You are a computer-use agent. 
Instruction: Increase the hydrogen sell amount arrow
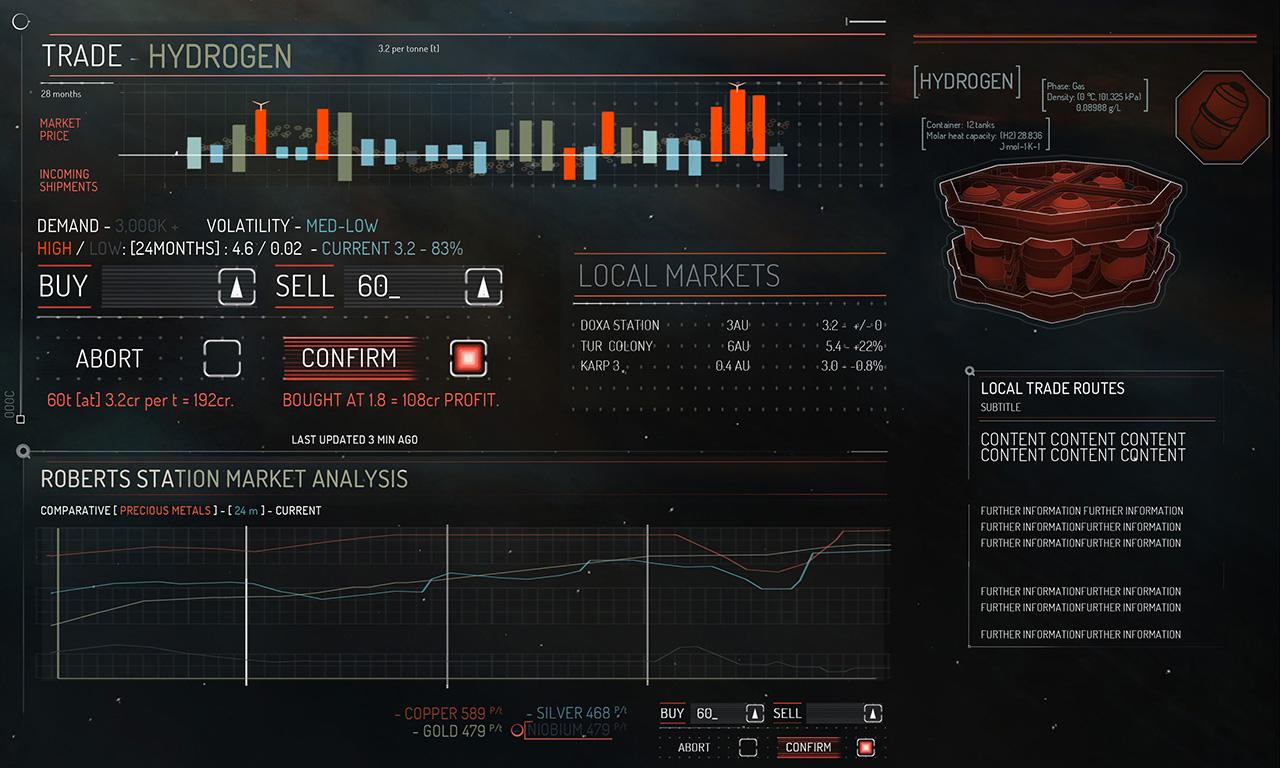pyautogui.click(x=484, y=287)
